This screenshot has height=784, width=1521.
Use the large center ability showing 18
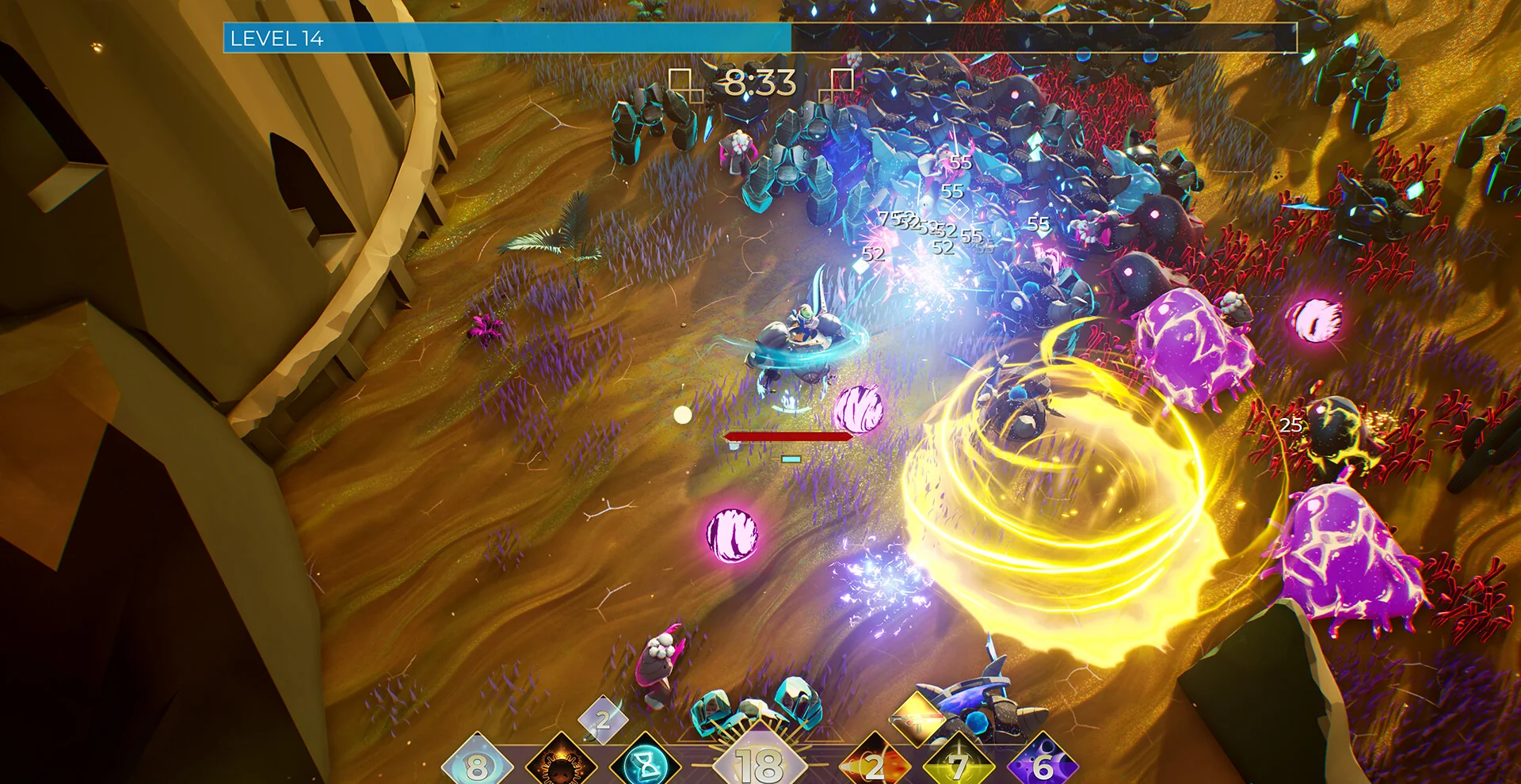760,764
